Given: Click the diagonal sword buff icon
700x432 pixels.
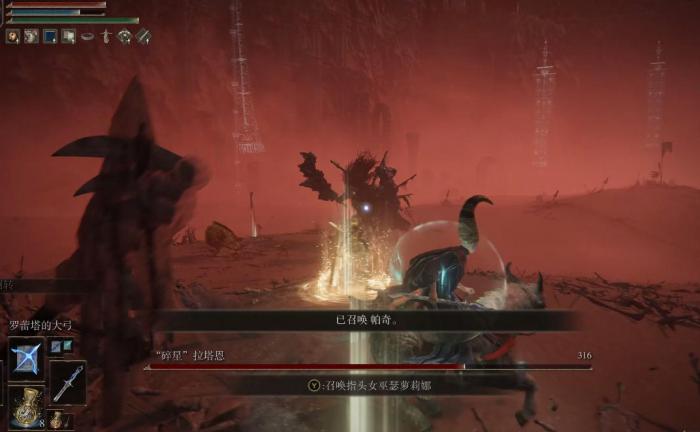Looking at the screenshot, I should (x=143, y=36).
